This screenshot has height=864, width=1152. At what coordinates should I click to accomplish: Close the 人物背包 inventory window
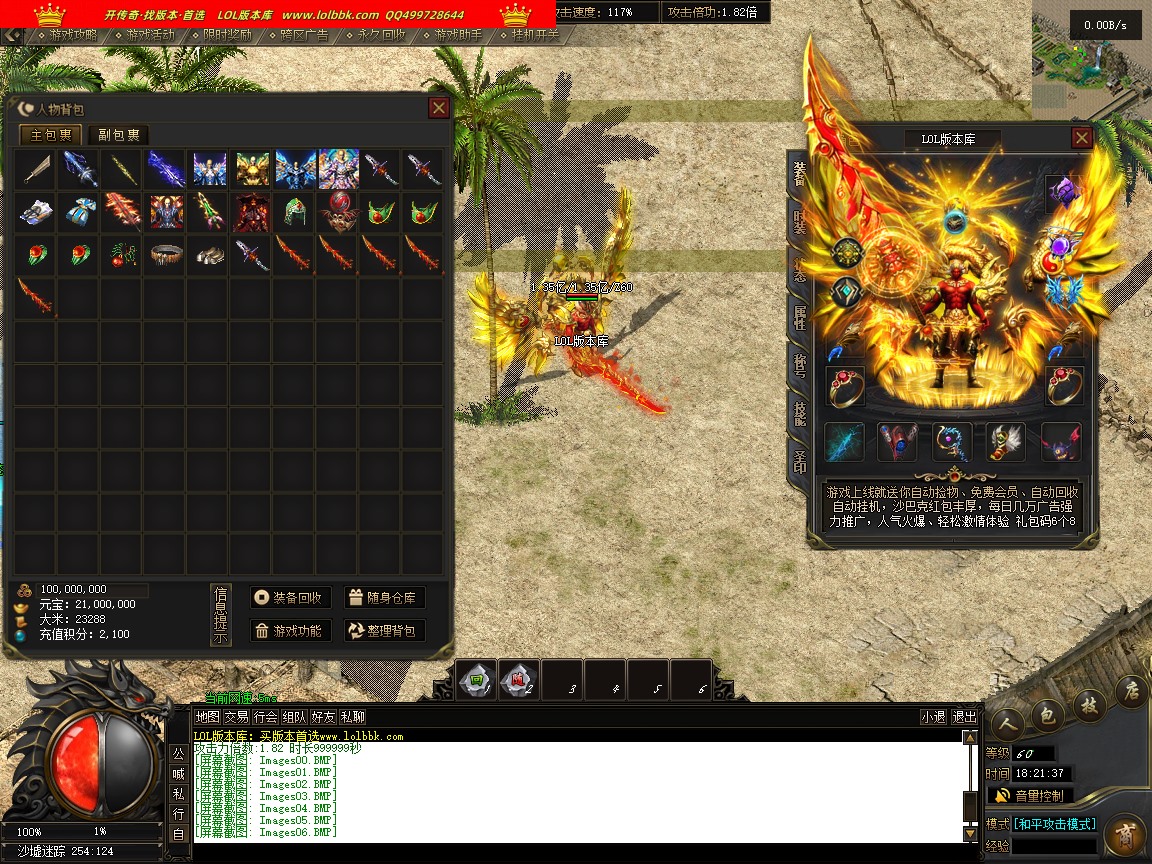tap(438, 108)
